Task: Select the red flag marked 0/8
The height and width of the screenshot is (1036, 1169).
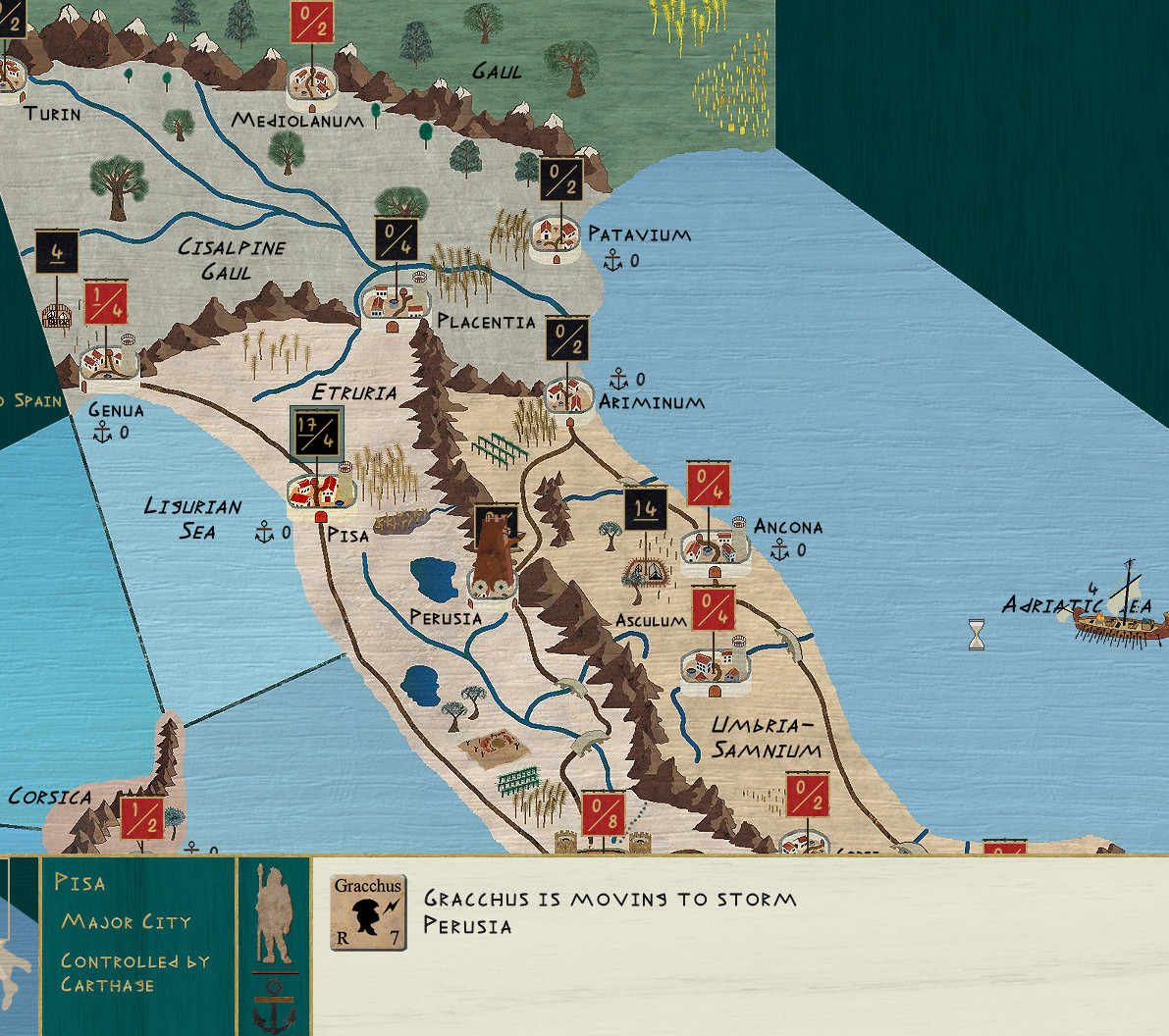Action: (604, 814)
